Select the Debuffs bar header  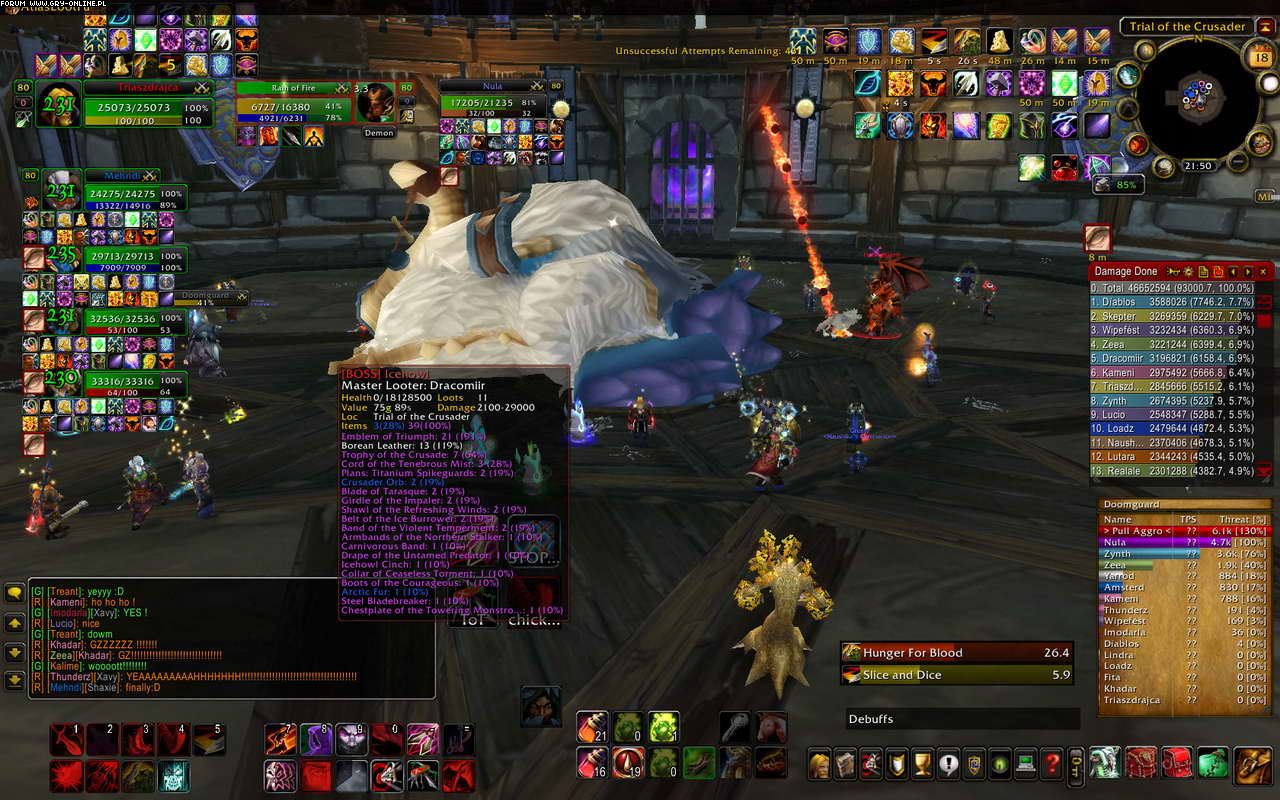[962, 719]
